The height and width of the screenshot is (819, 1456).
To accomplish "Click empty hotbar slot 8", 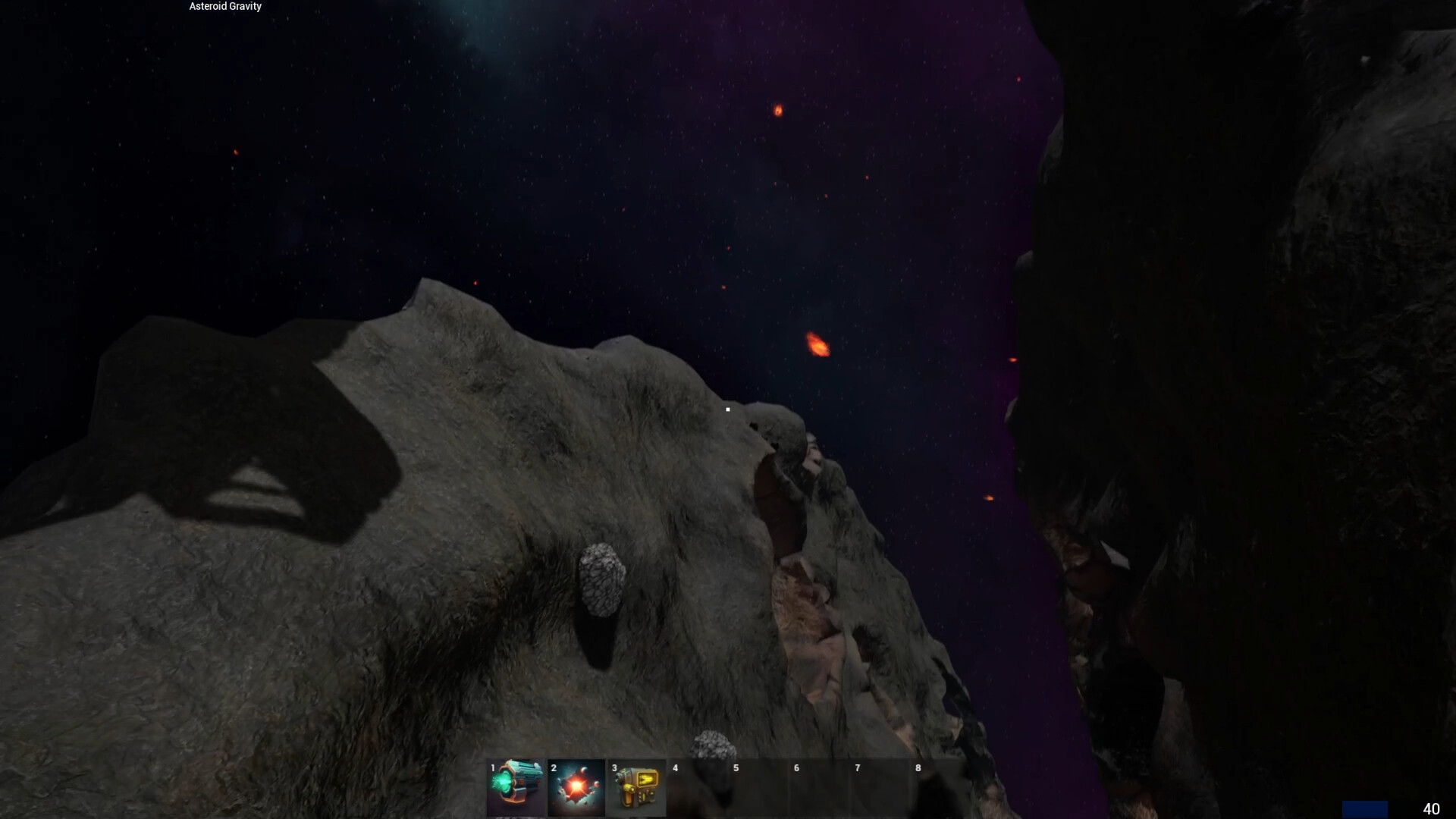I will [940, 787].
